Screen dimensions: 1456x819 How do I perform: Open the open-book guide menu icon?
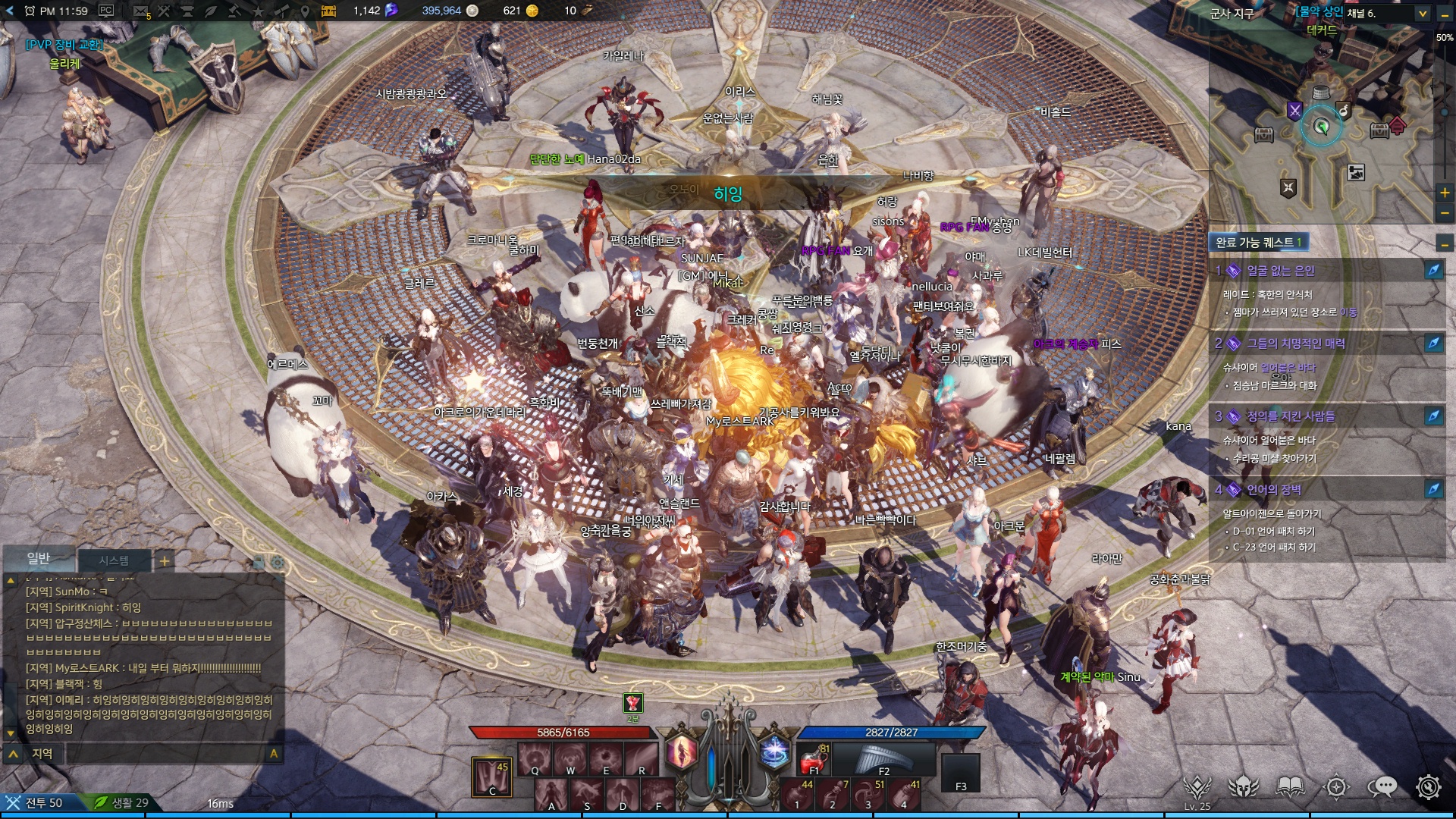click(x=1290, y=787)
